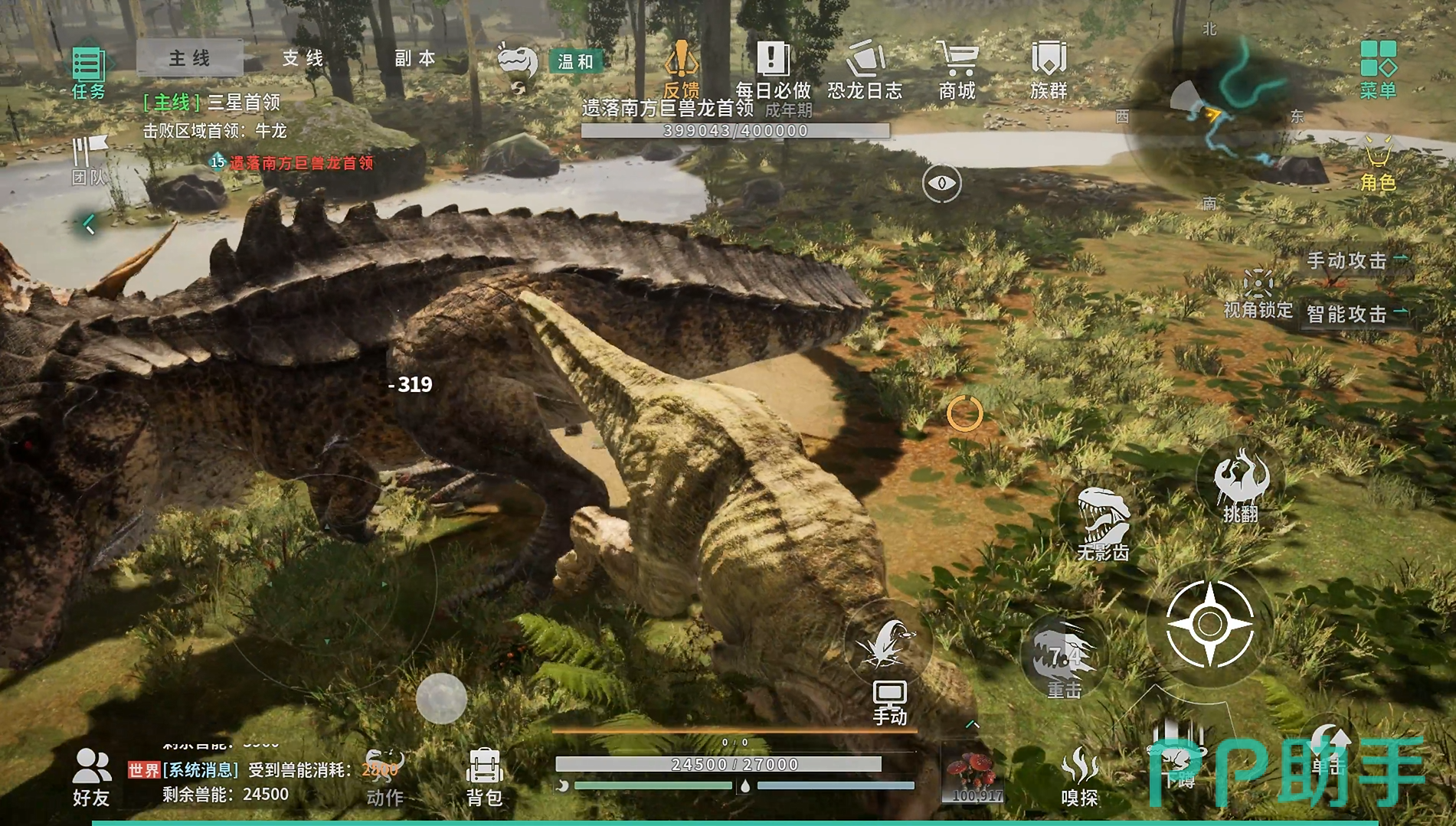Toggle the 温和 temperament mode
The height and width of the screenshot is (826, 1456).
tap(575, 61)
